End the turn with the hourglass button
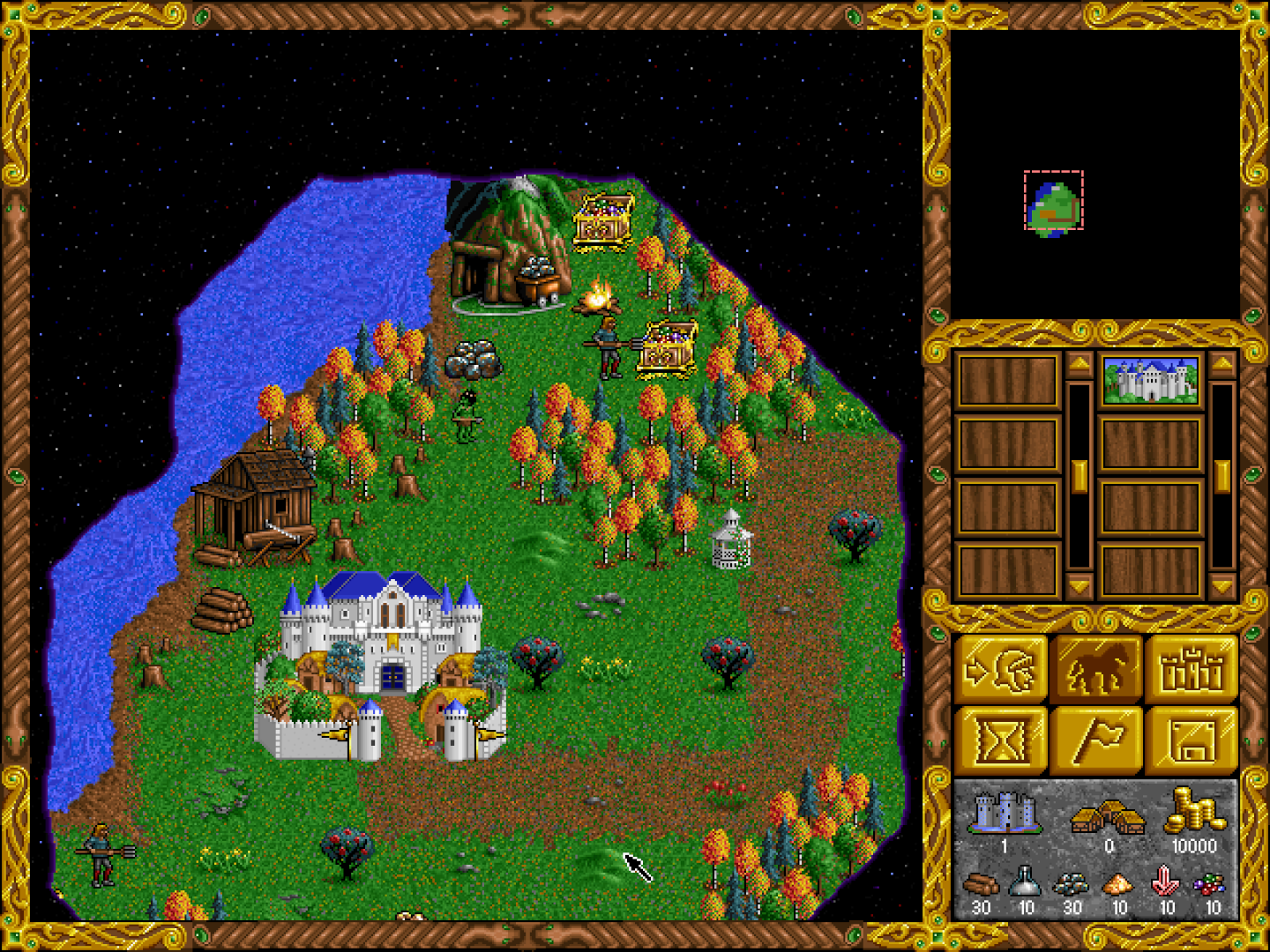The width and height of the screenshot is (1270, 952). pos(1001,740)
